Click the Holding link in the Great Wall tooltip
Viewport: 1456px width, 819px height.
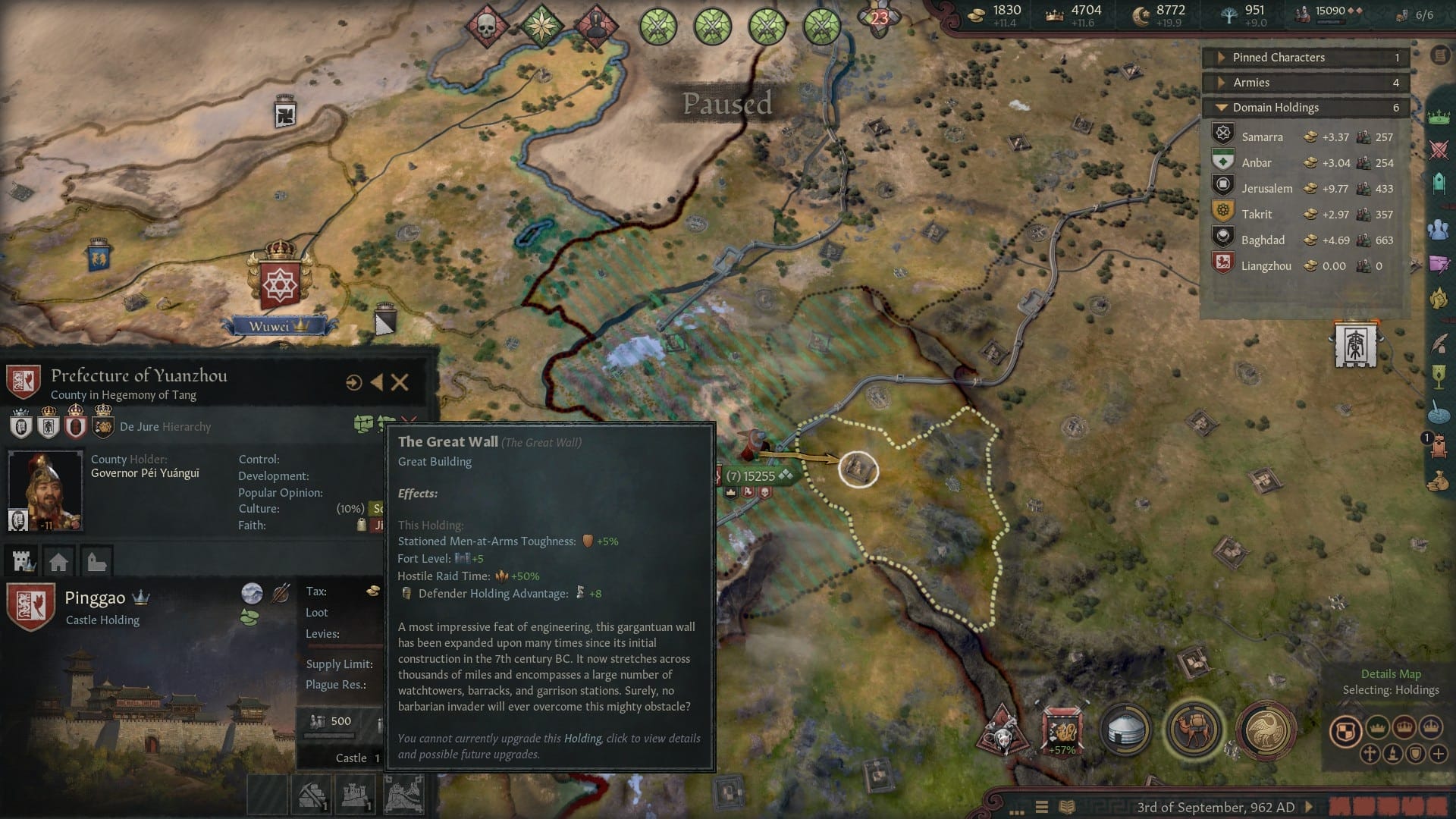click(583, 738)
